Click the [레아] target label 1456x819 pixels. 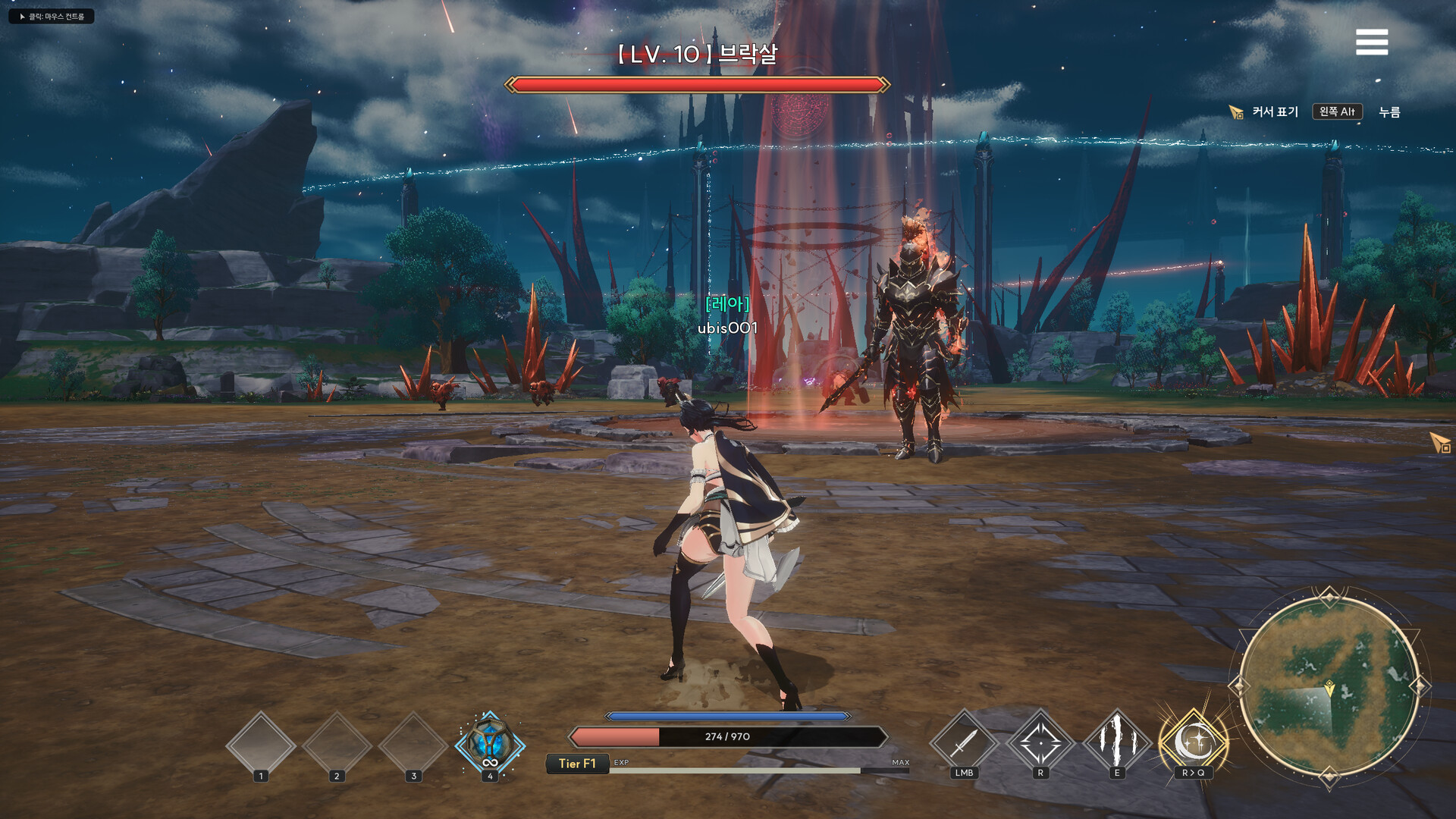[726, 306]
